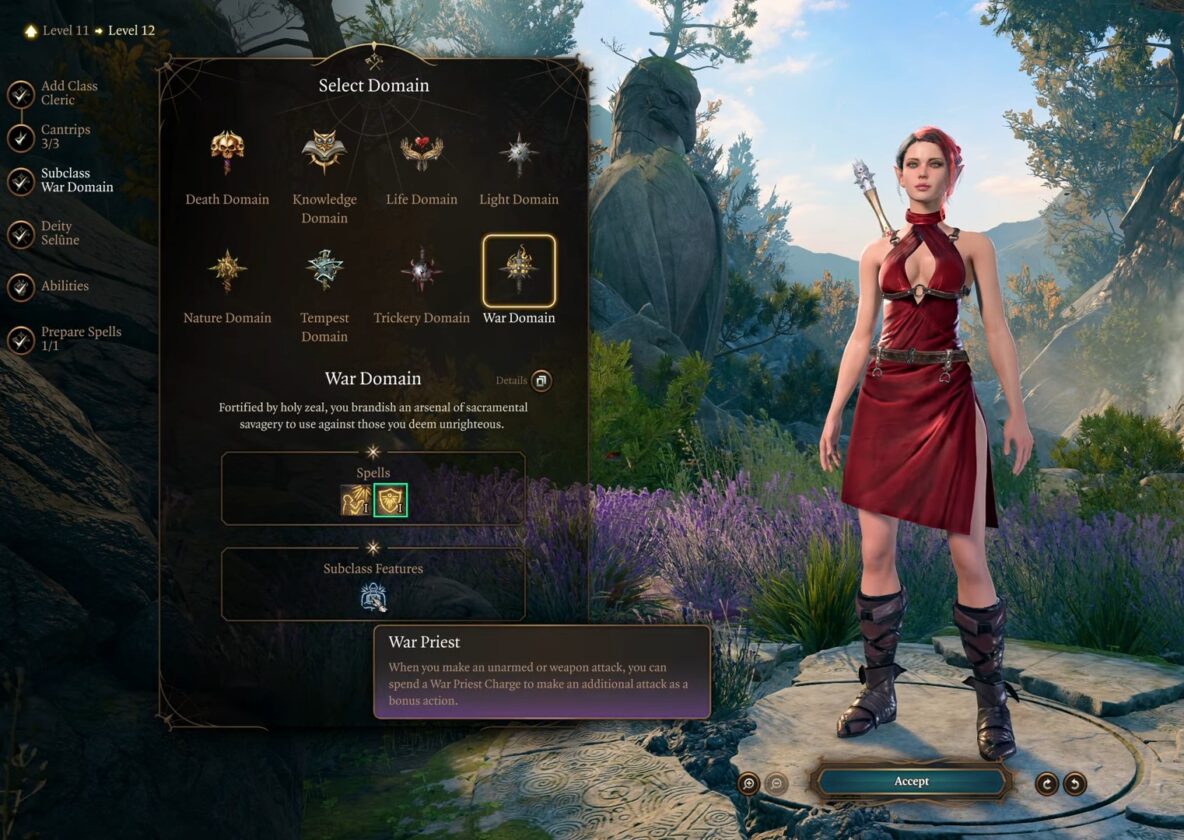
Task: Select the Tempest Domain option
Action: (324, 272)
